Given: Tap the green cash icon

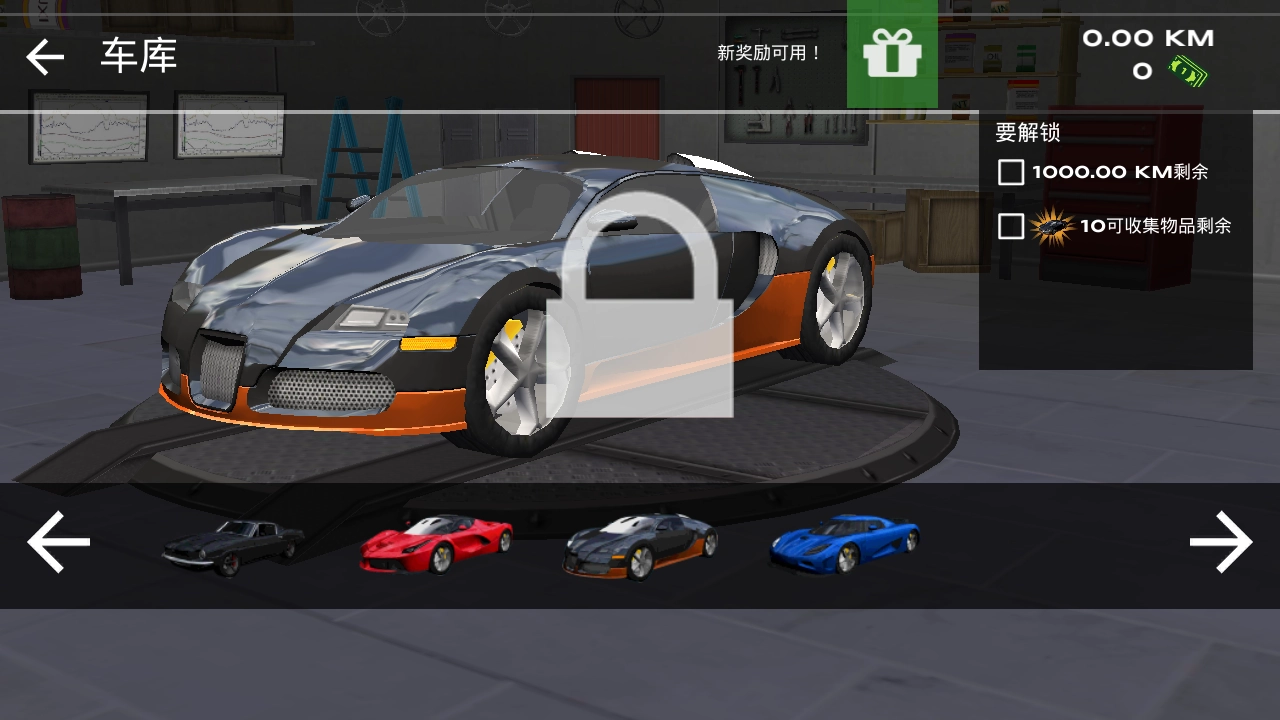Looking at the screenshot, I should click(x=1190, y=71).
